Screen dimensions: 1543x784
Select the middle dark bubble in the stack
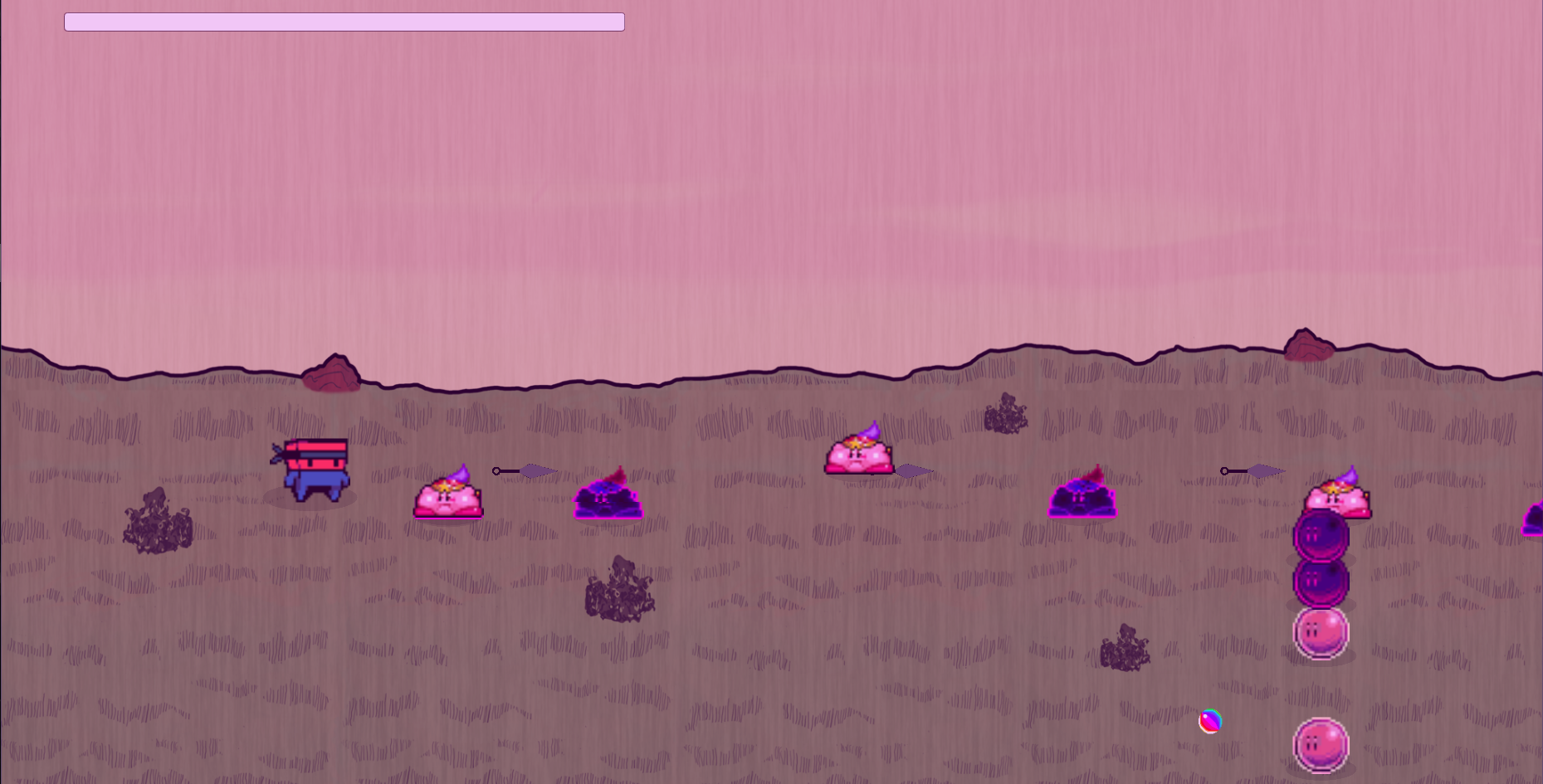[x=1322, y=583]
